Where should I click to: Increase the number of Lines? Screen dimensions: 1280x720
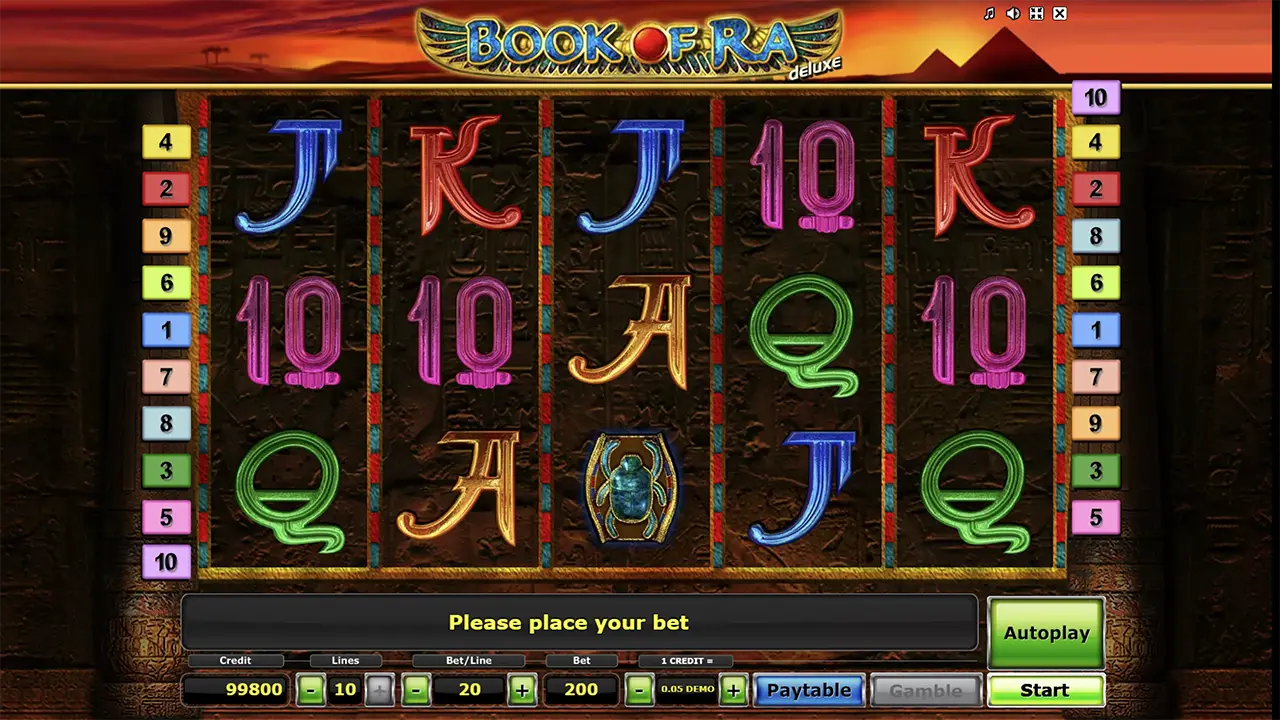click(x=379, y=690)
